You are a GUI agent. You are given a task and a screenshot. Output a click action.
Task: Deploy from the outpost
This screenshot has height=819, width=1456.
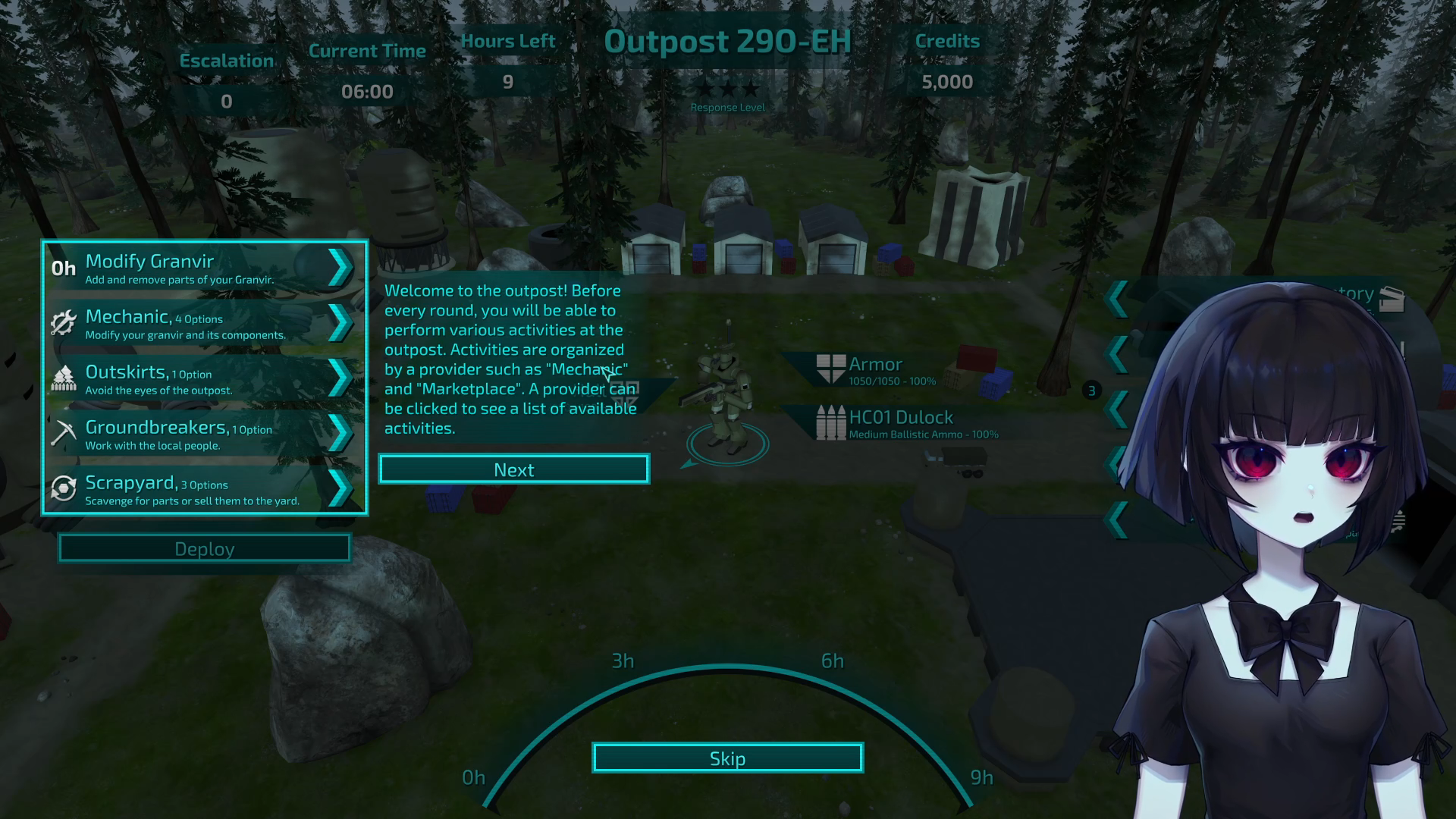click(x=204, y=548)
